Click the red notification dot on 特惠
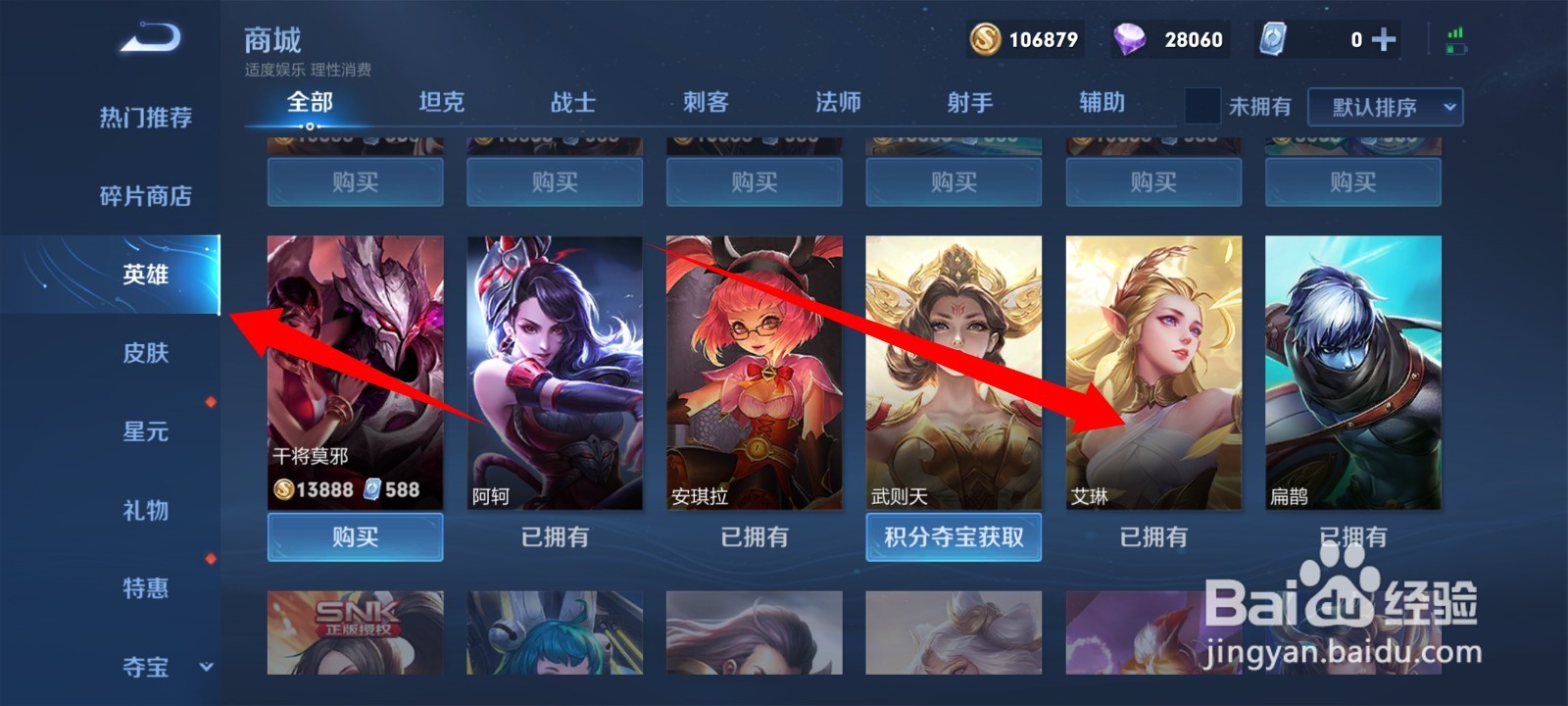 point(210,561)
